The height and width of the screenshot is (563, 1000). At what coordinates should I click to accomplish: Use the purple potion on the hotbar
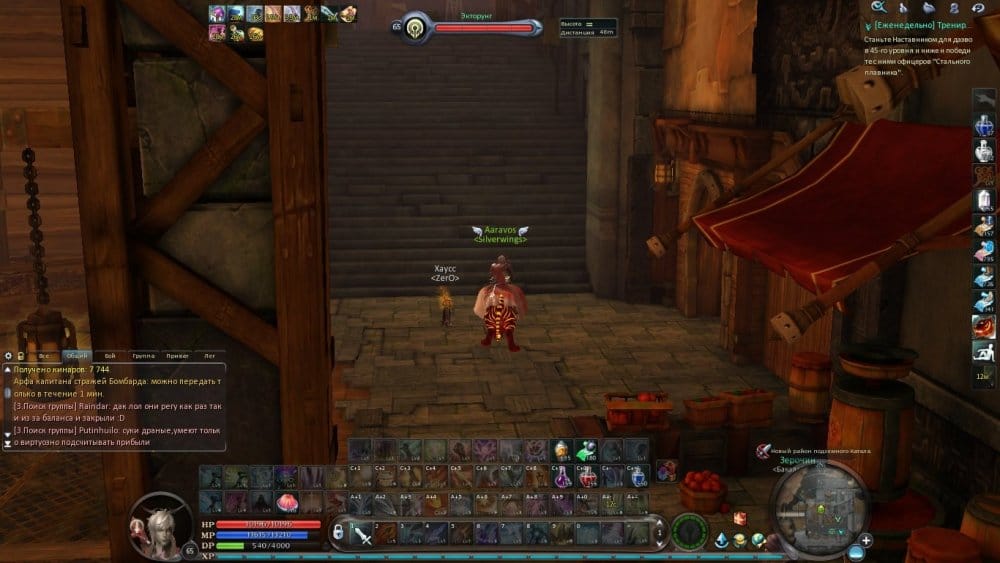click(x=563, y=477)
